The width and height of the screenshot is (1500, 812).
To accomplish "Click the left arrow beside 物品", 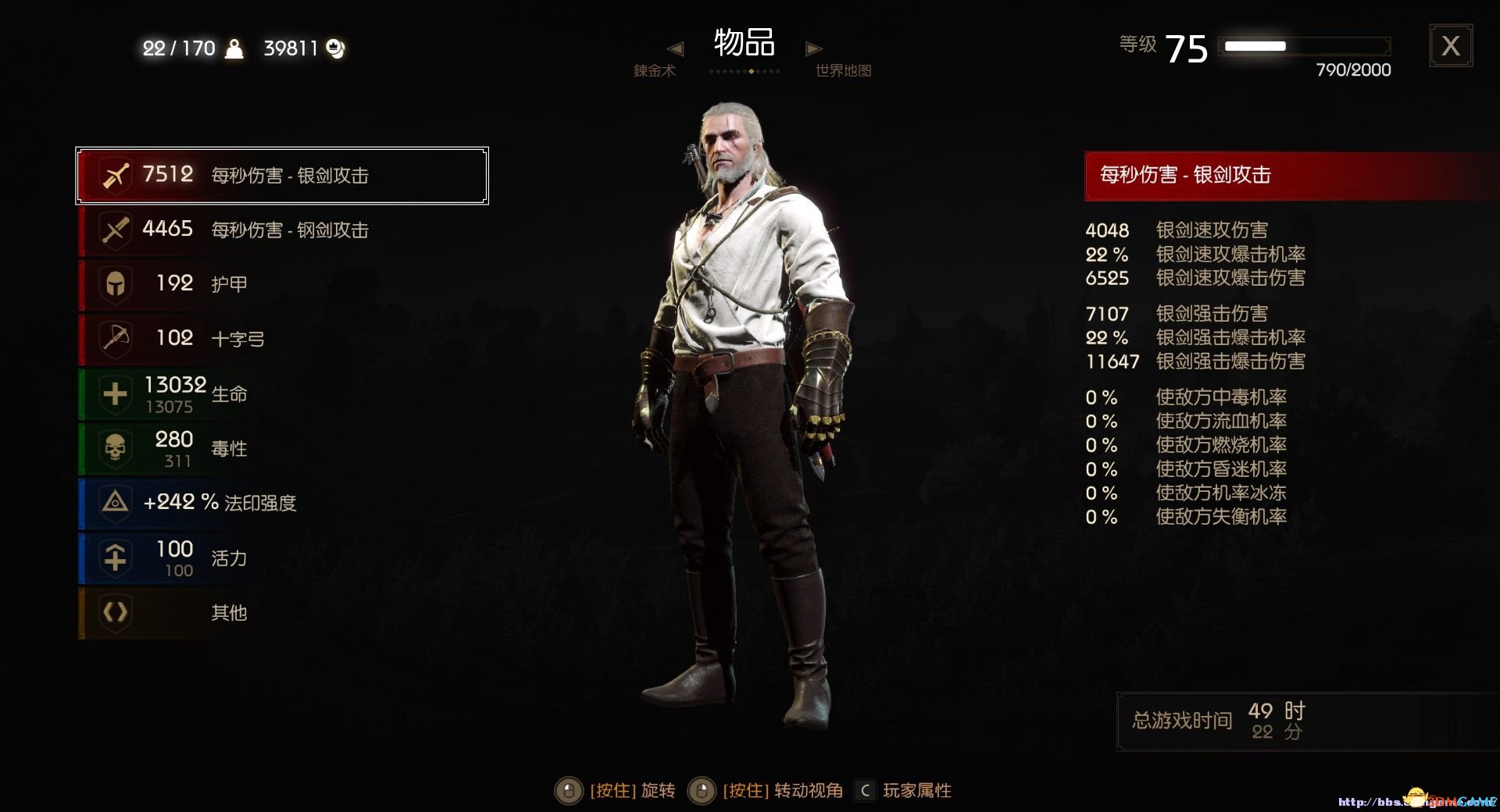I will tap(675, 48).
